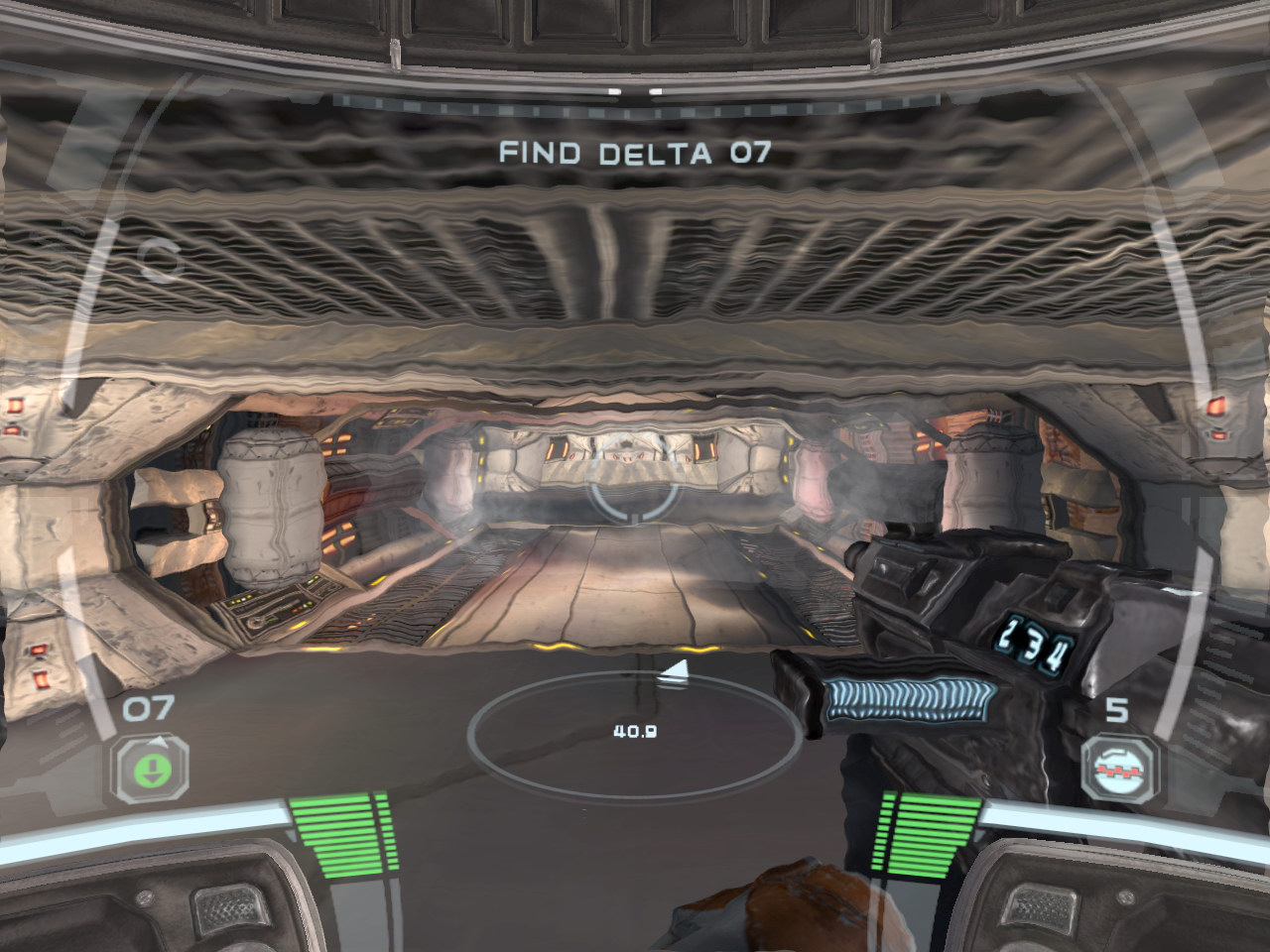Click the grenade type icon
Screen dimensions: 1270x952
click(x=1120, y=769)
